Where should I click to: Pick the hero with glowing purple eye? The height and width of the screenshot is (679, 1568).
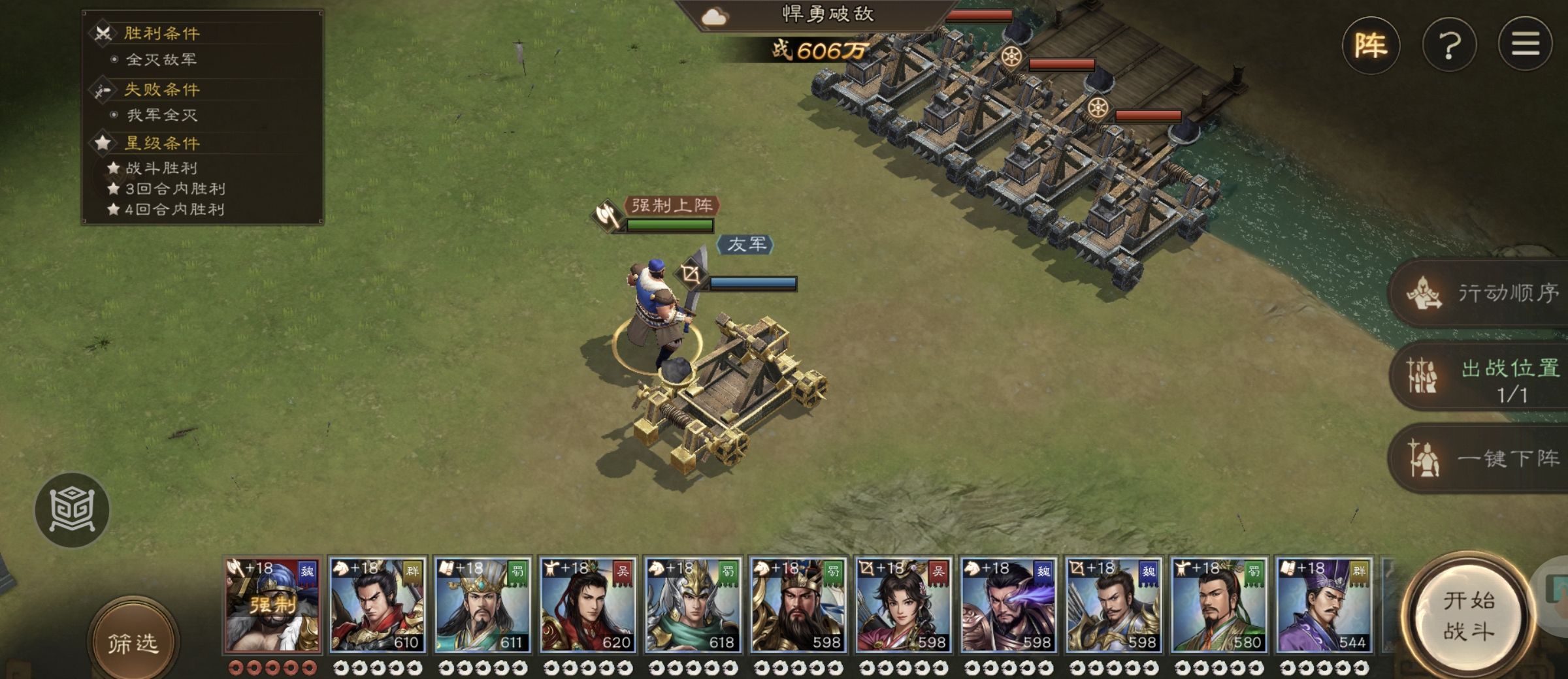point(1009,605)
